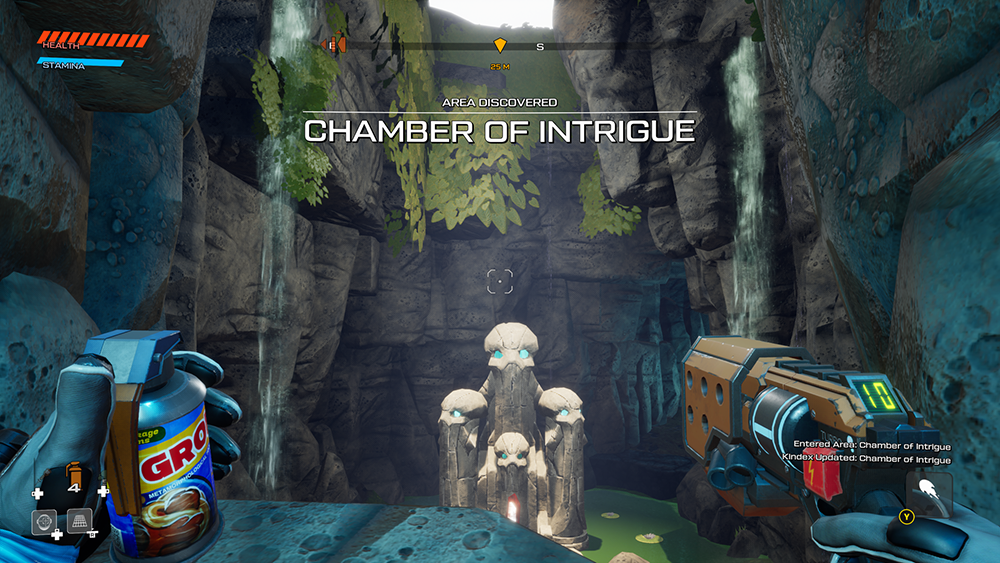1000x563 pixels.
Task: Select the orange ship marker on compass
Action: 337,45
